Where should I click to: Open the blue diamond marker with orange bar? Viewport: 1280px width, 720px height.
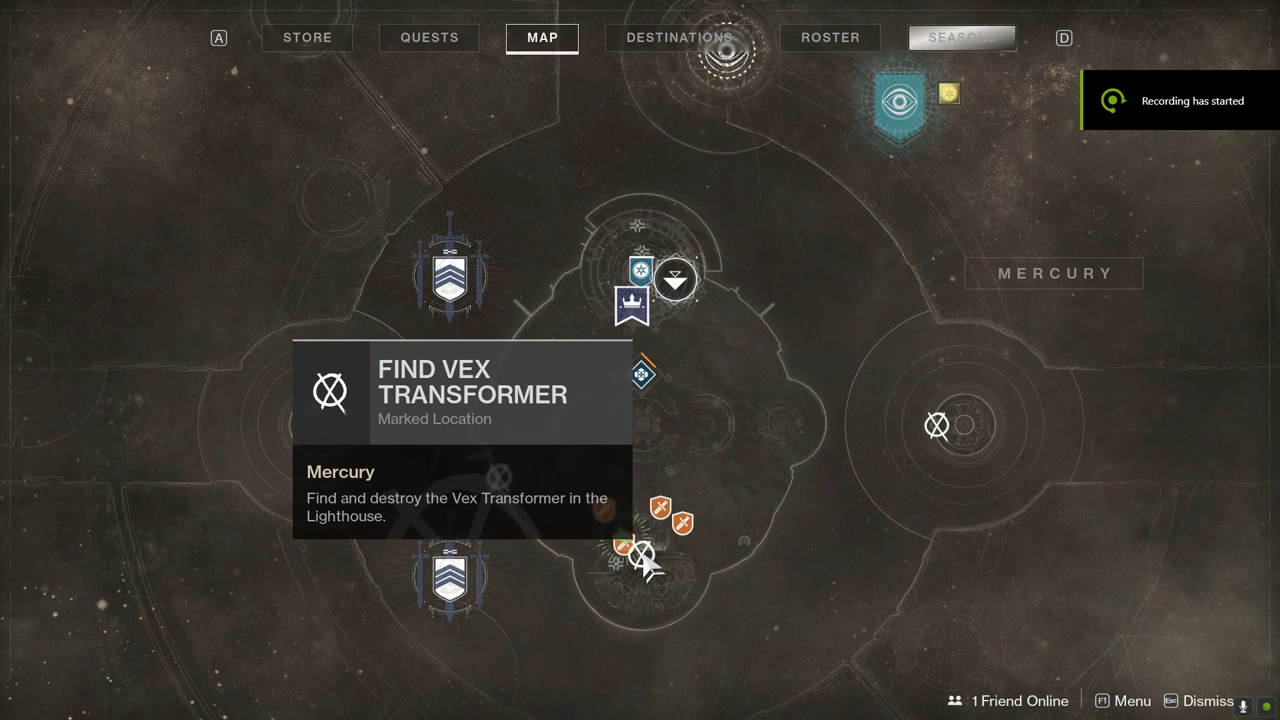tap(642, 374)
